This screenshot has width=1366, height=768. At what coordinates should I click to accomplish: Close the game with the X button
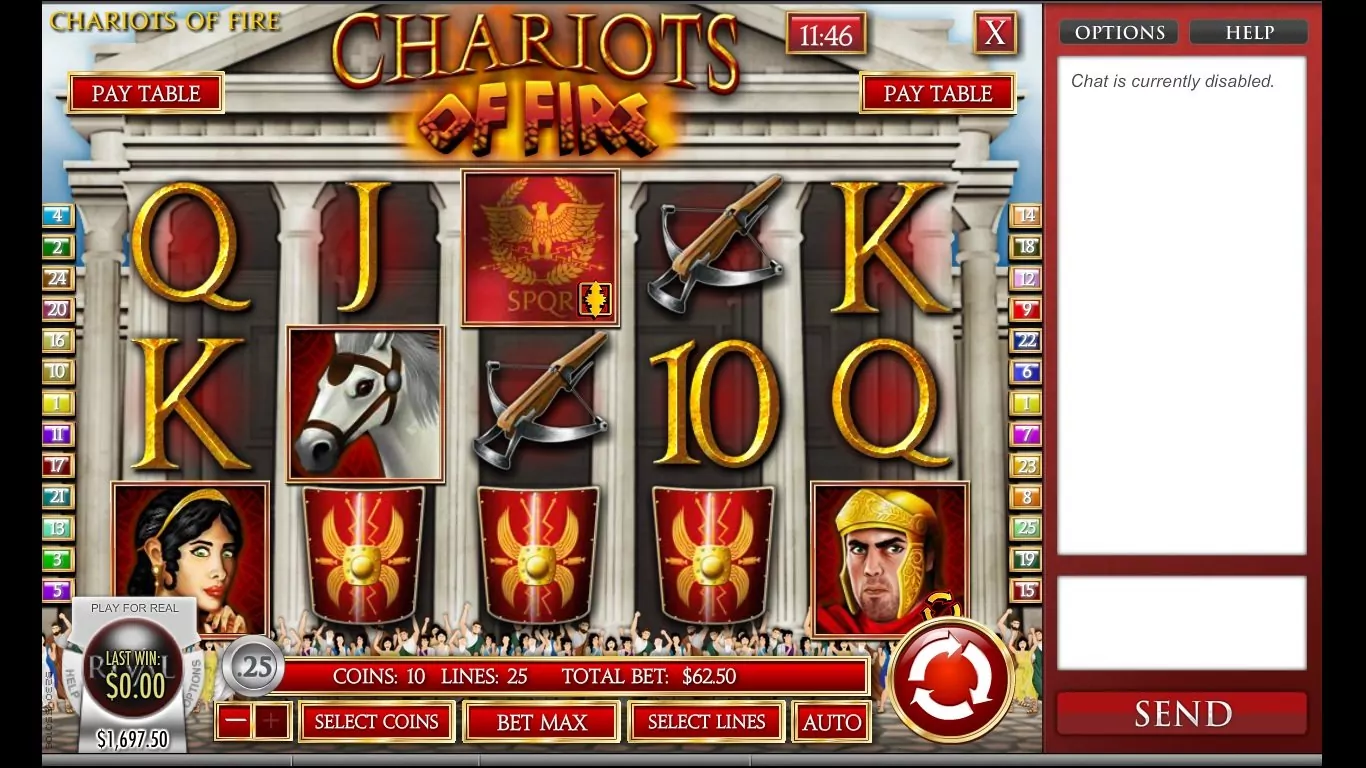[x=995, y=33]
